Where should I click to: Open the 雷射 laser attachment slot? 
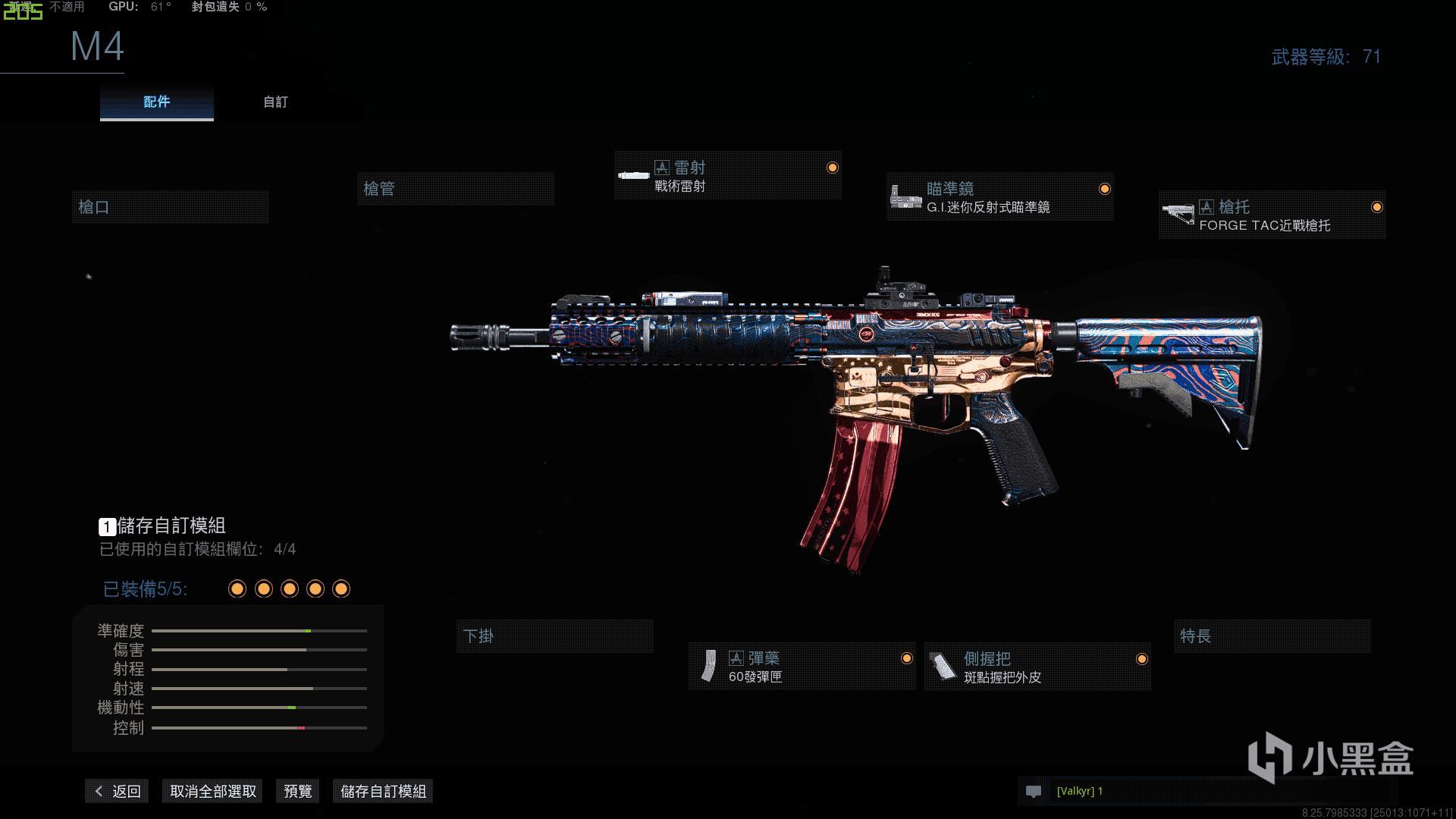727,176
